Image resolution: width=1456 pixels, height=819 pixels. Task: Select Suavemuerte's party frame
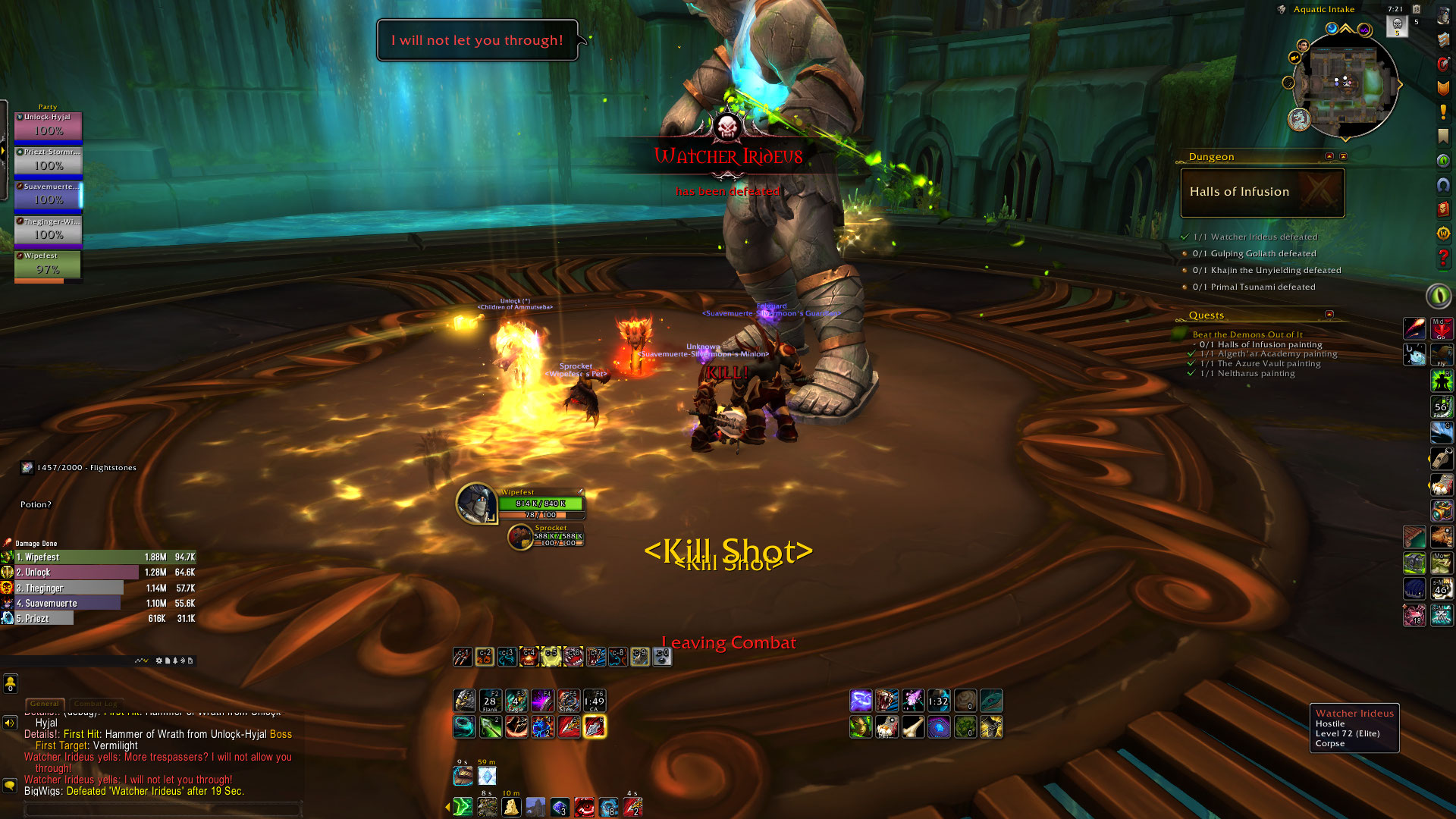pos(48,196)
